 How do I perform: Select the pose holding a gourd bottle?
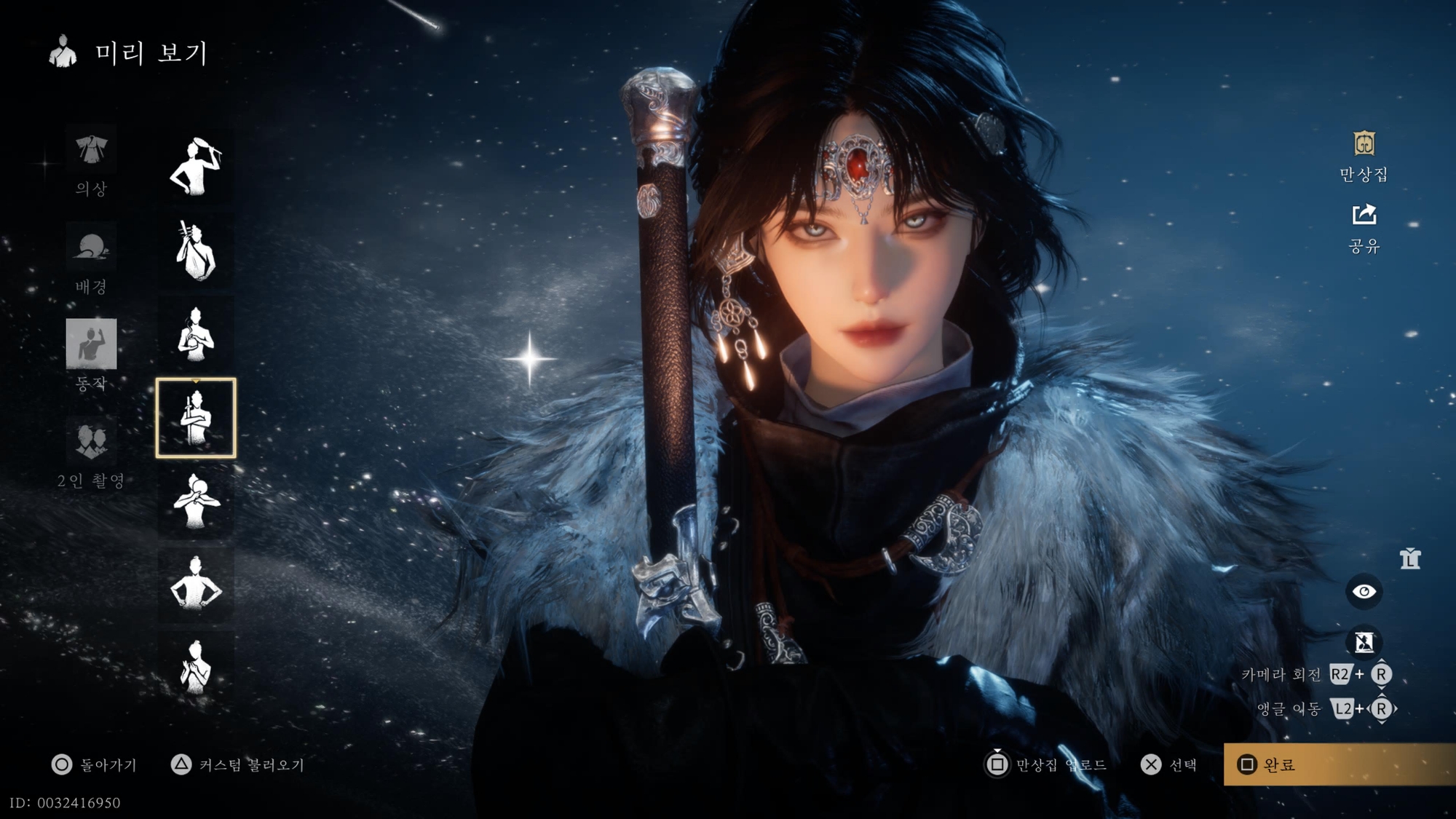[x=196, y=334]
